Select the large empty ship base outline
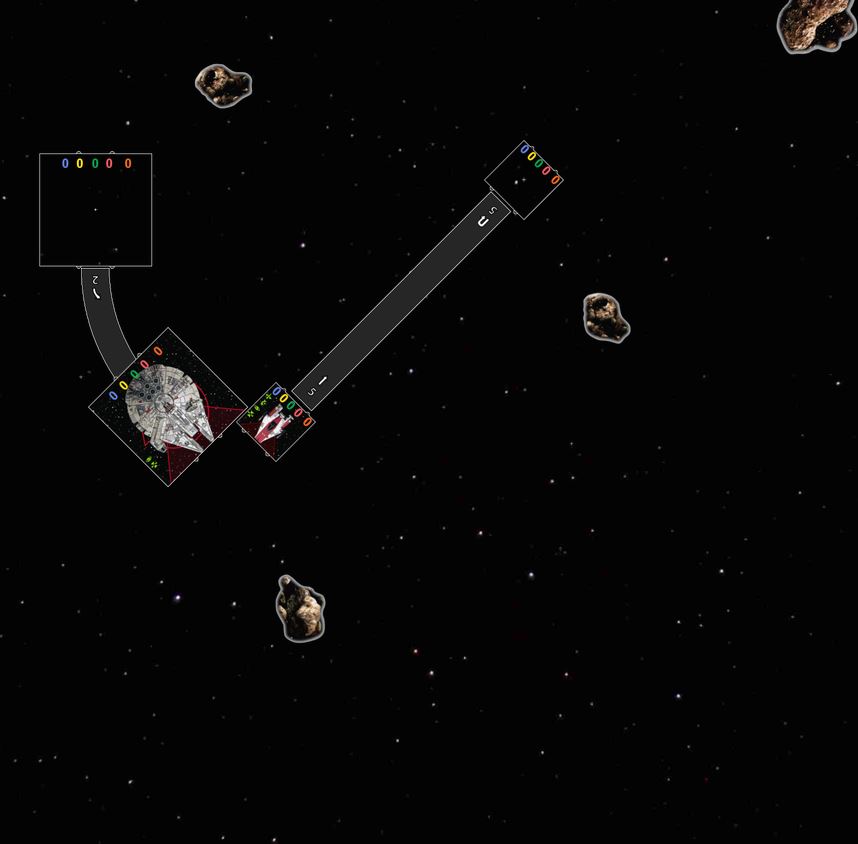 tap(95, 210)
